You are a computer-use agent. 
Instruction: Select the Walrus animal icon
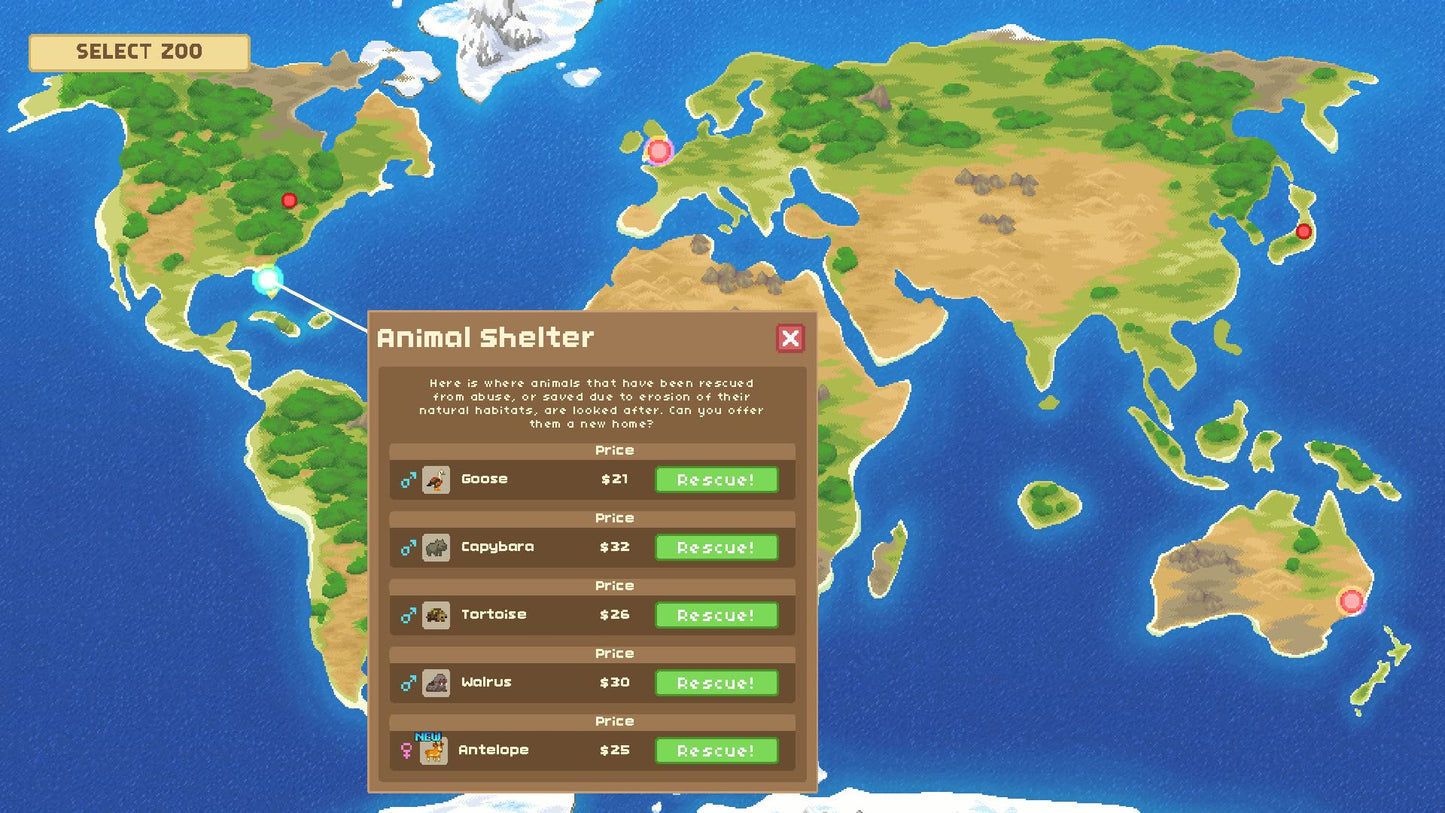click(434, 683)
